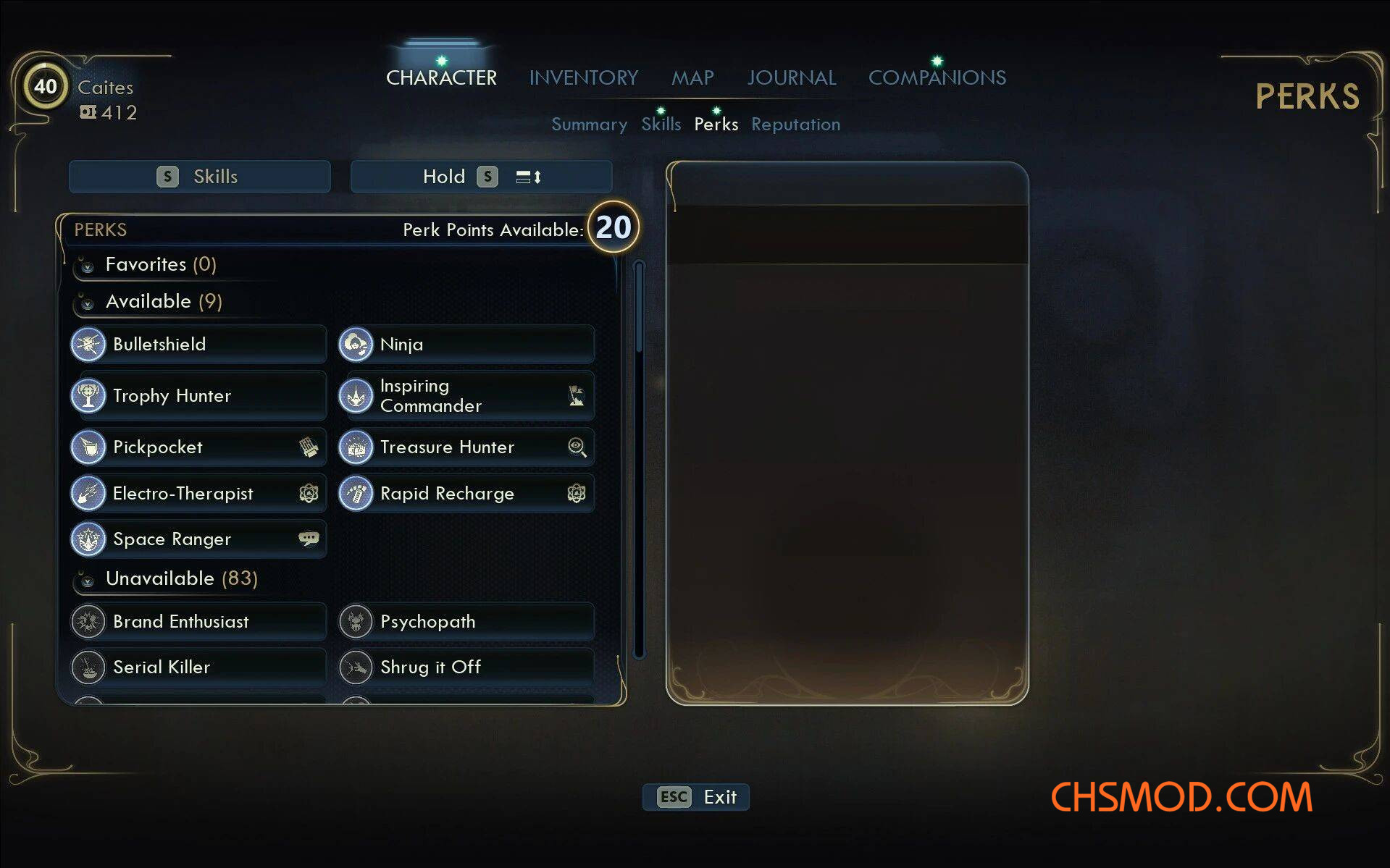Switch to the Skills sub-tab
1390x868 pixels.
(661, 125)
